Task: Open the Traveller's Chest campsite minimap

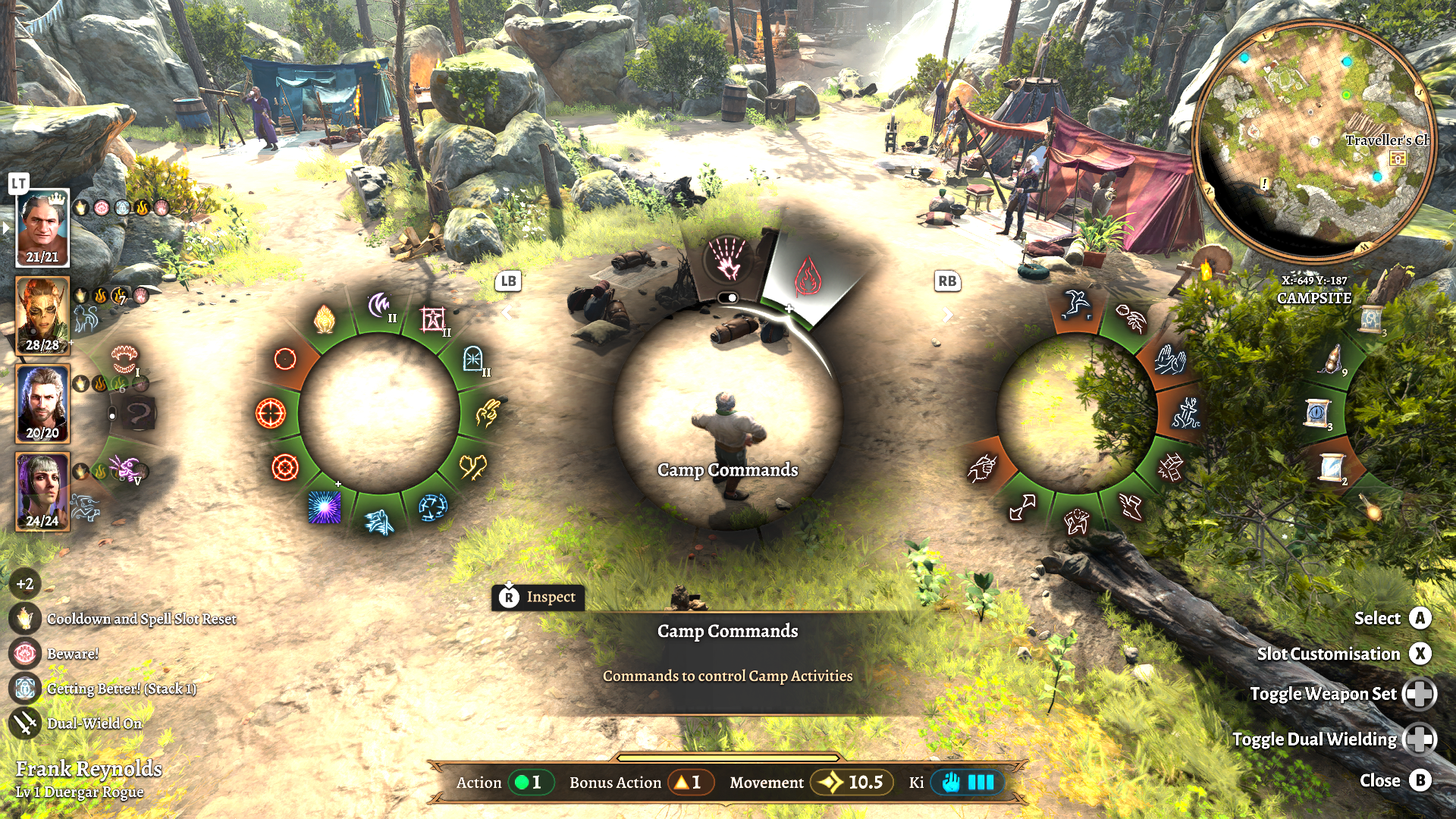Action: (x=1314, y=141)
